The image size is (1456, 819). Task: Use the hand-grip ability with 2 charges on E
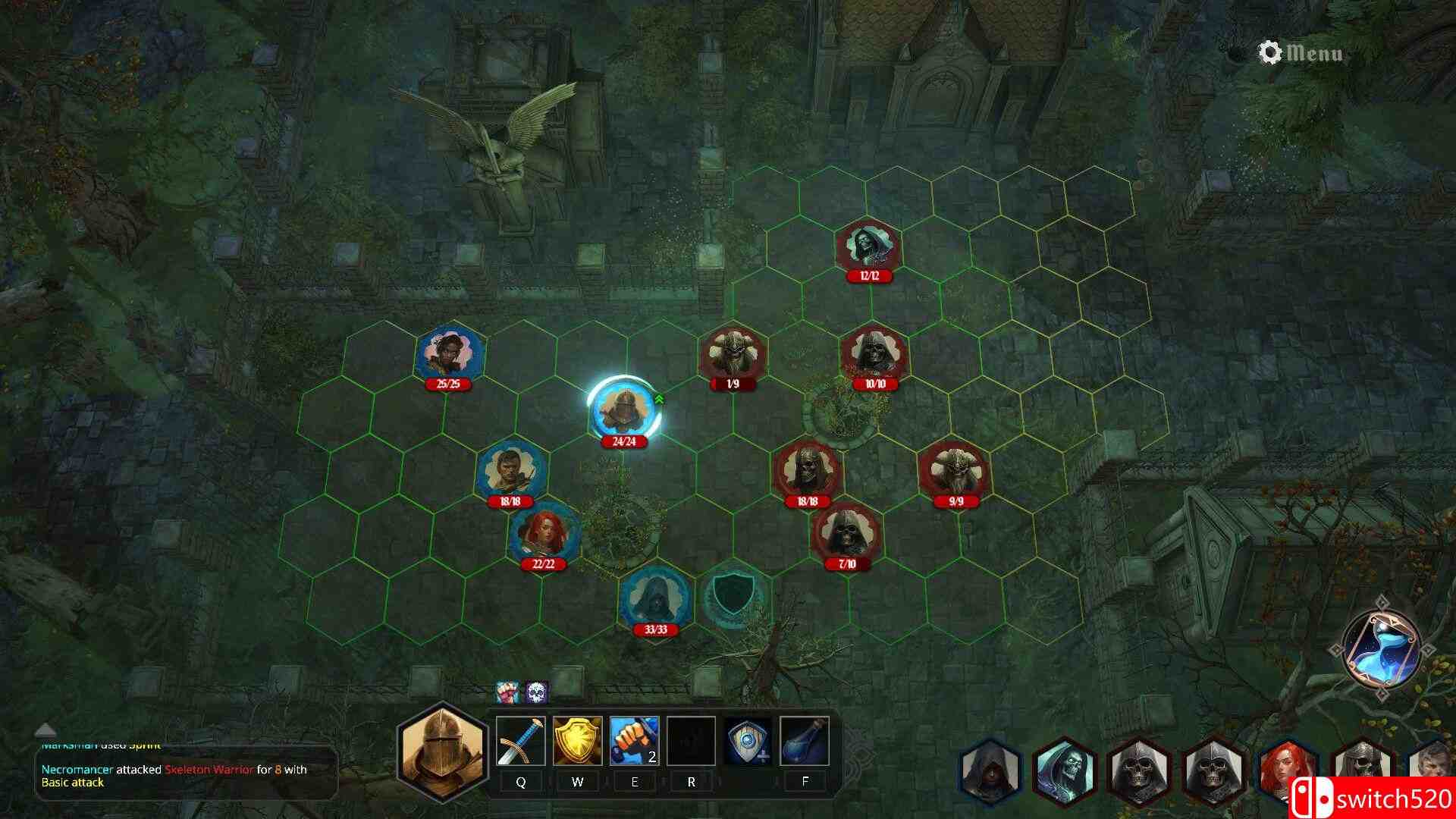point(635,742)
